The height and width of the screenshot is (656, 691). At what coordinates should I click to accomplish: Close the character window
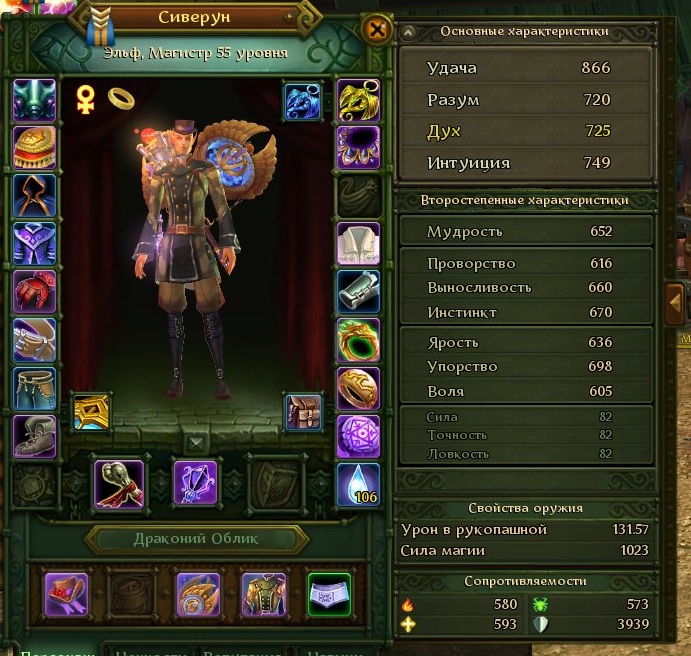[x=377, y=29]
